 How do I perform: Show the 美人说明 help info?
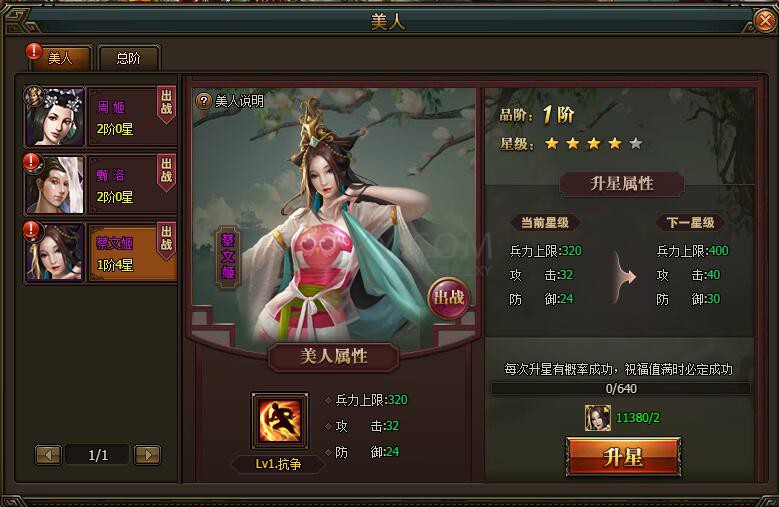click(x=230, y=101)
